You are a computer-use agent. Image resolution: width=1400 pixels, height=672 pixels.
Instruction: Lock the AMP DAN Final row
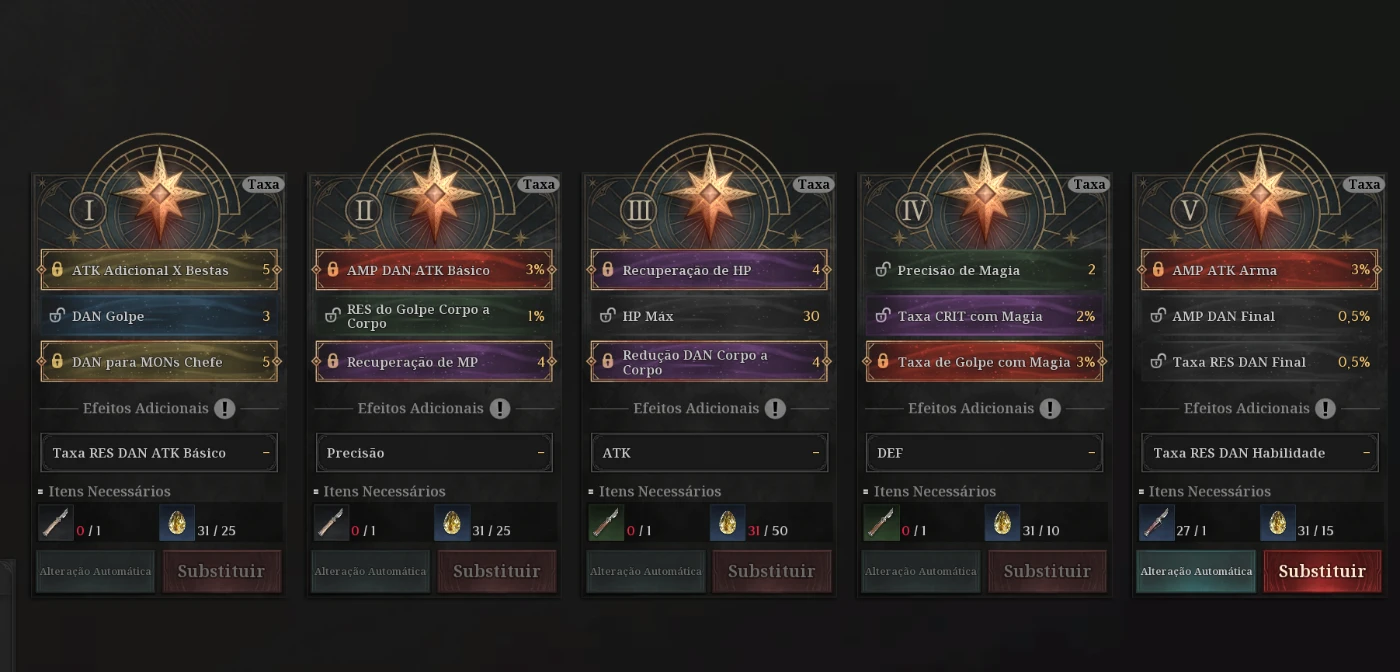pos(1158,316)
